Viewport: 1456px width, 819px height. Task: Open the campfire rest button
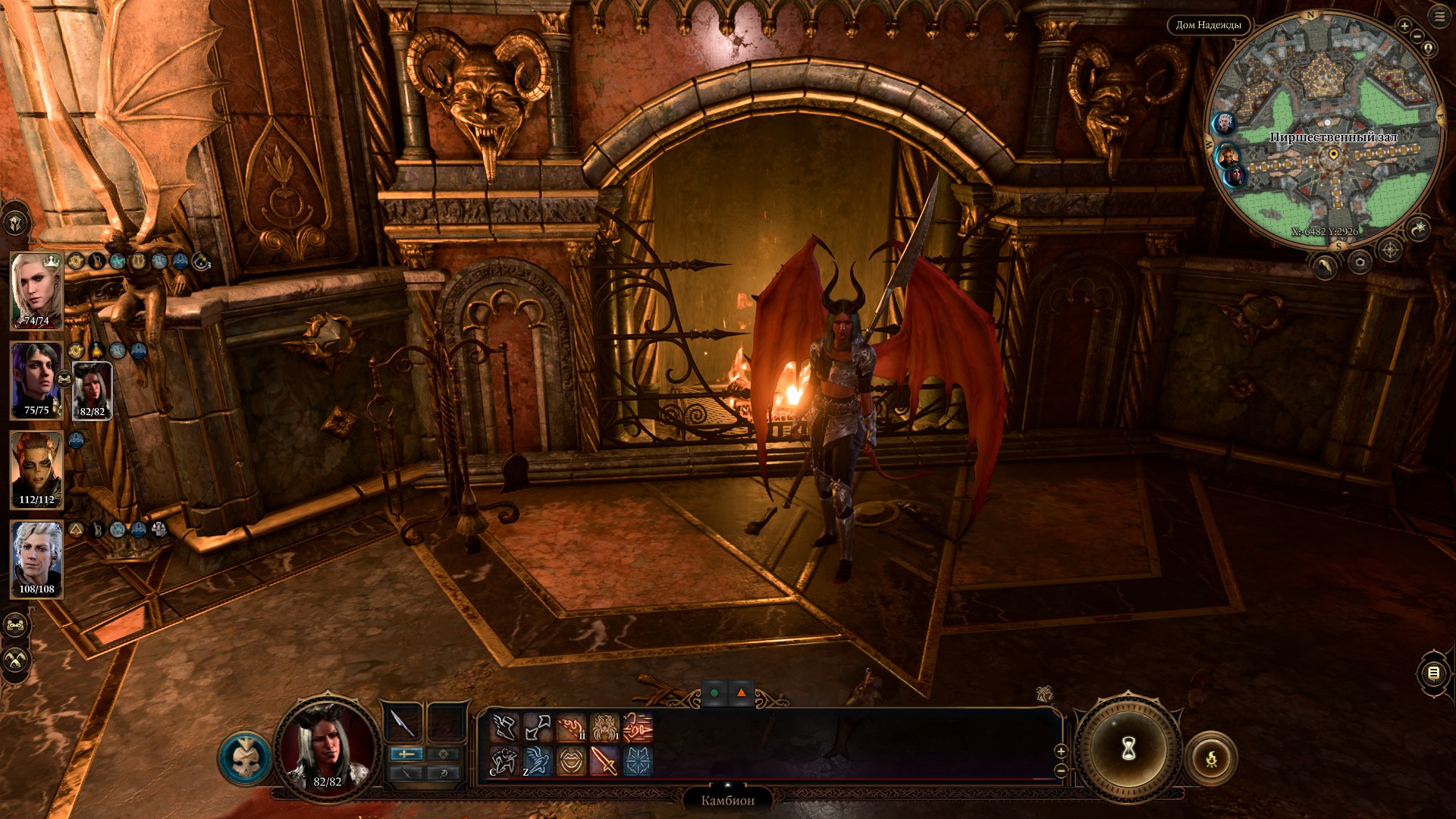1211,758
